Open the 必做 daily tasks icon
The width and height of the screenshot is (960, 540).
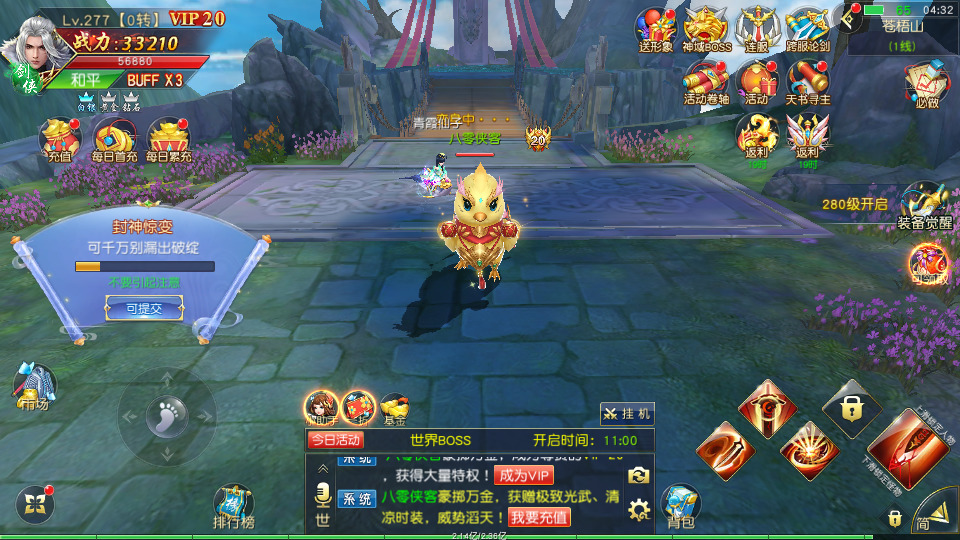tap(926, 84)
